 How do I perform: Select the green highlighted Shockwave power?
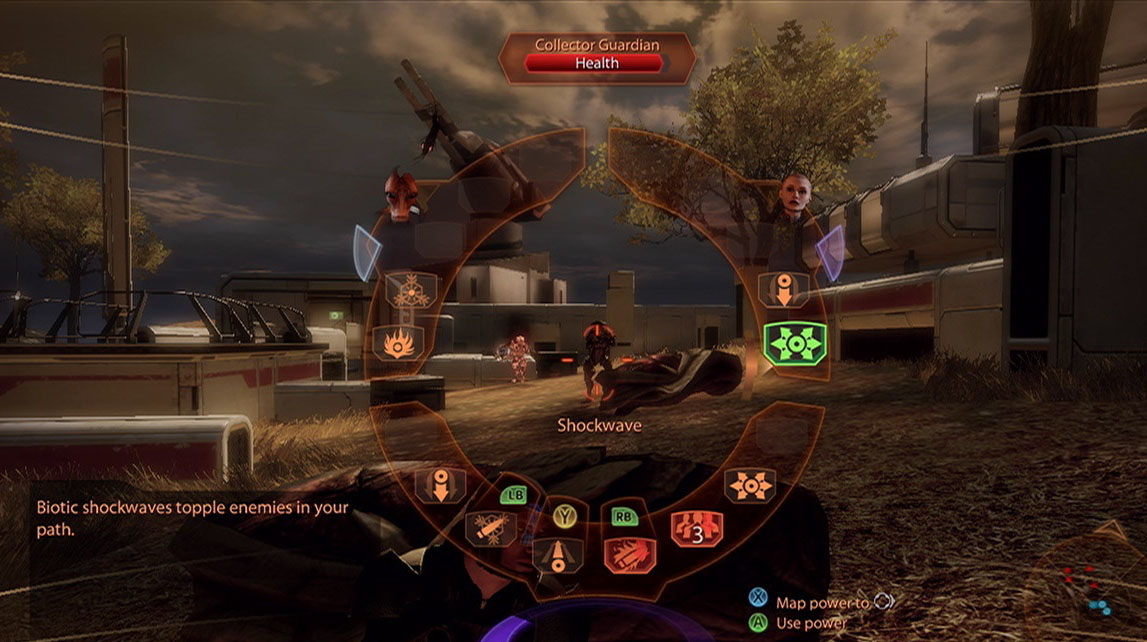point(792,343)
